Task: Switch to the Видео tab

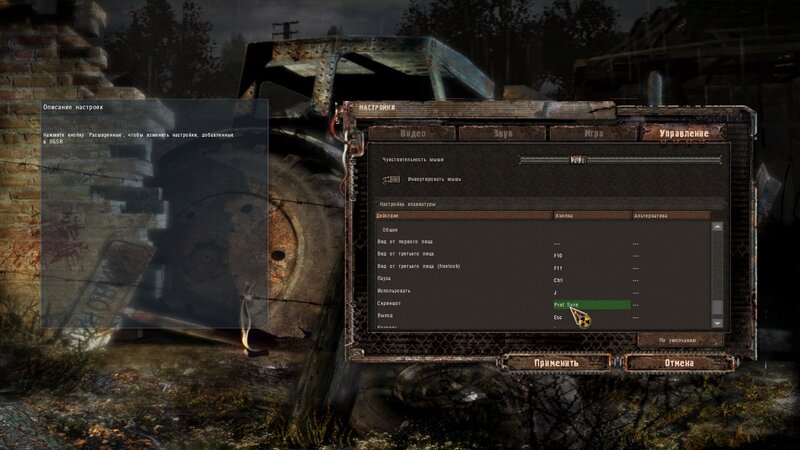Action: 414,133
